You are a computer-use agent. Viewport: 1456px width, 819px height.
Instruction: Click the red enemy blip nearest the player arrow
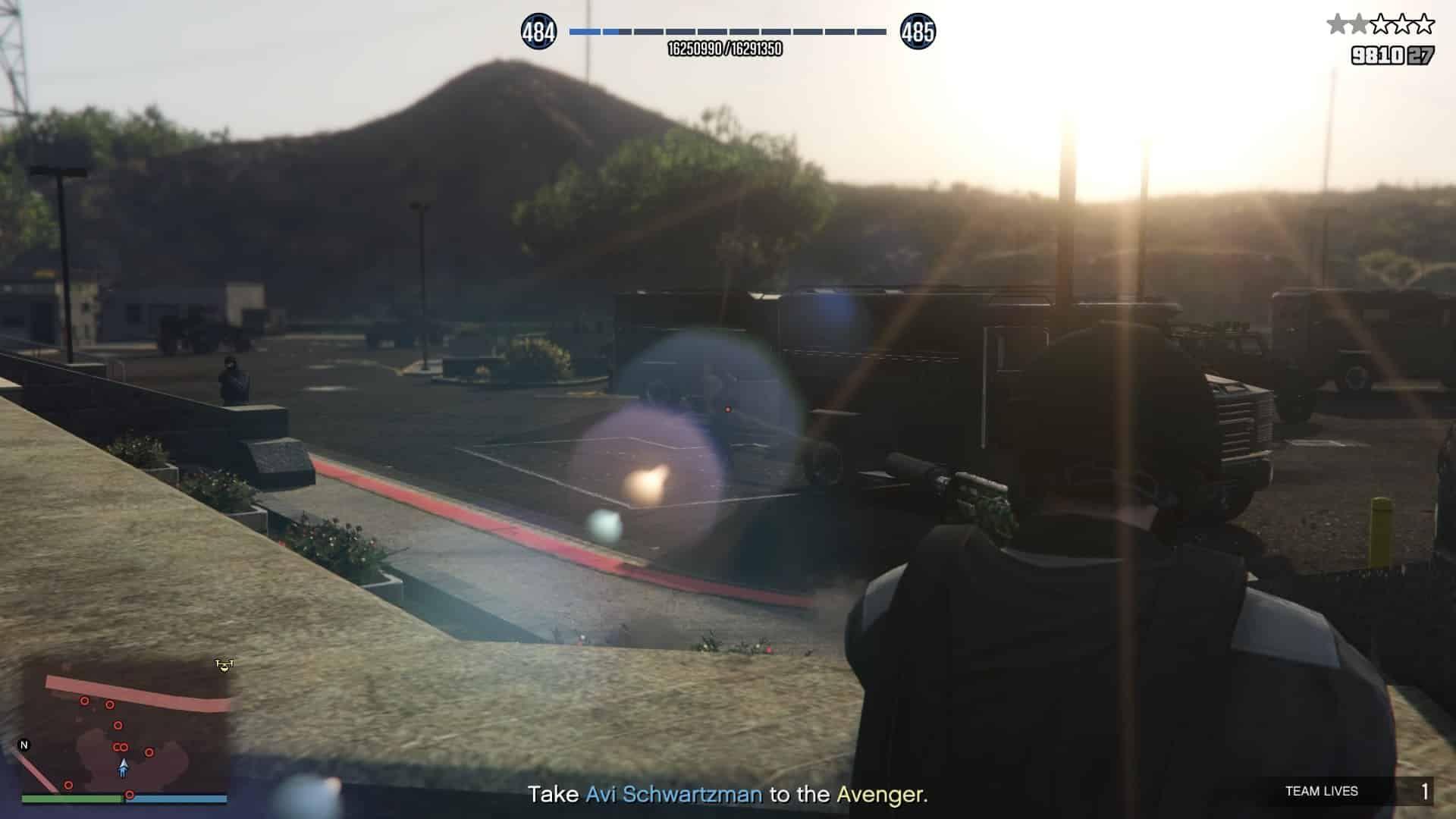tap(150, 752)
